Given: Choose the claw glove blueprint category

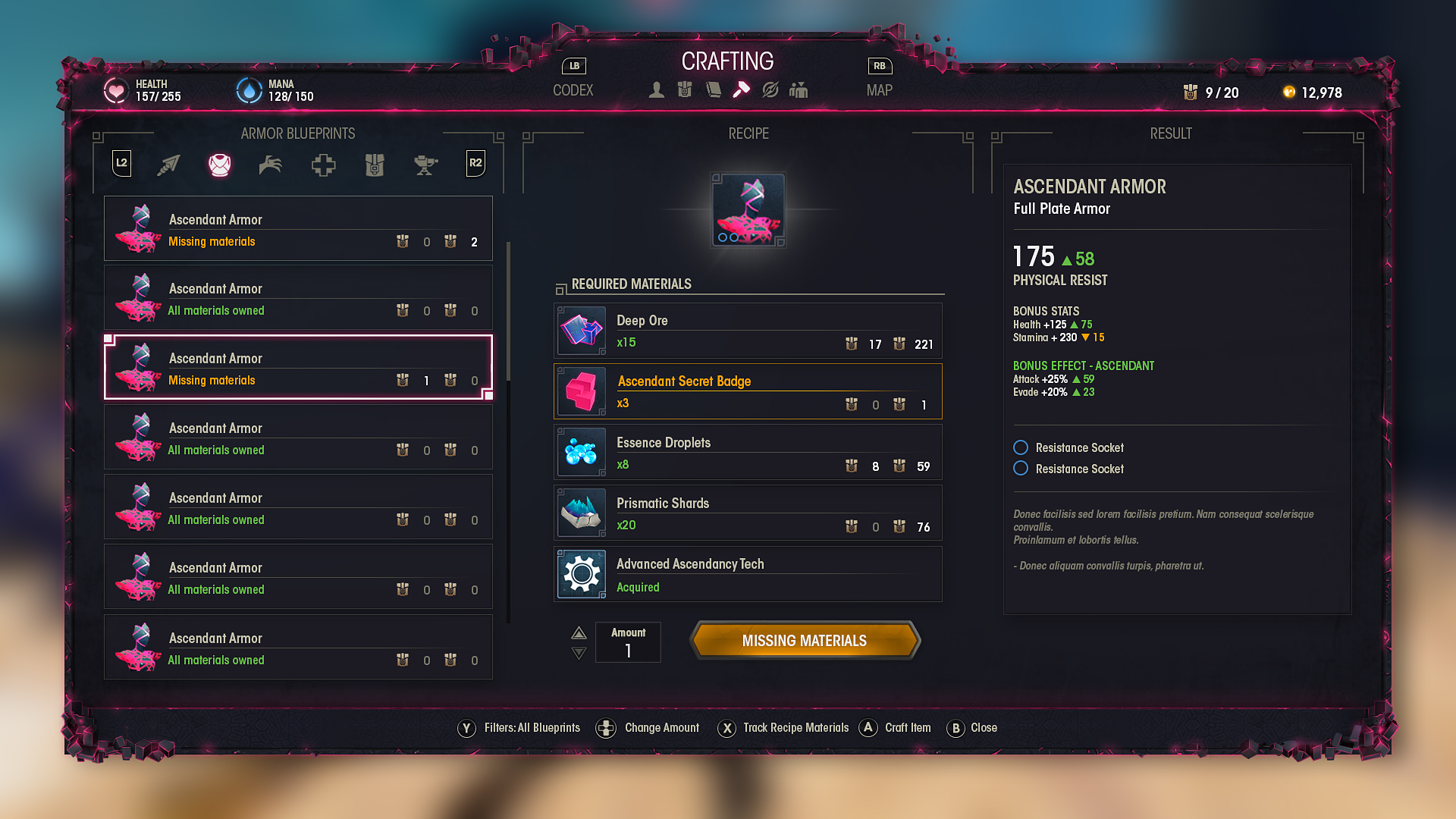Looking at the screenshot, I should point(271,165).
